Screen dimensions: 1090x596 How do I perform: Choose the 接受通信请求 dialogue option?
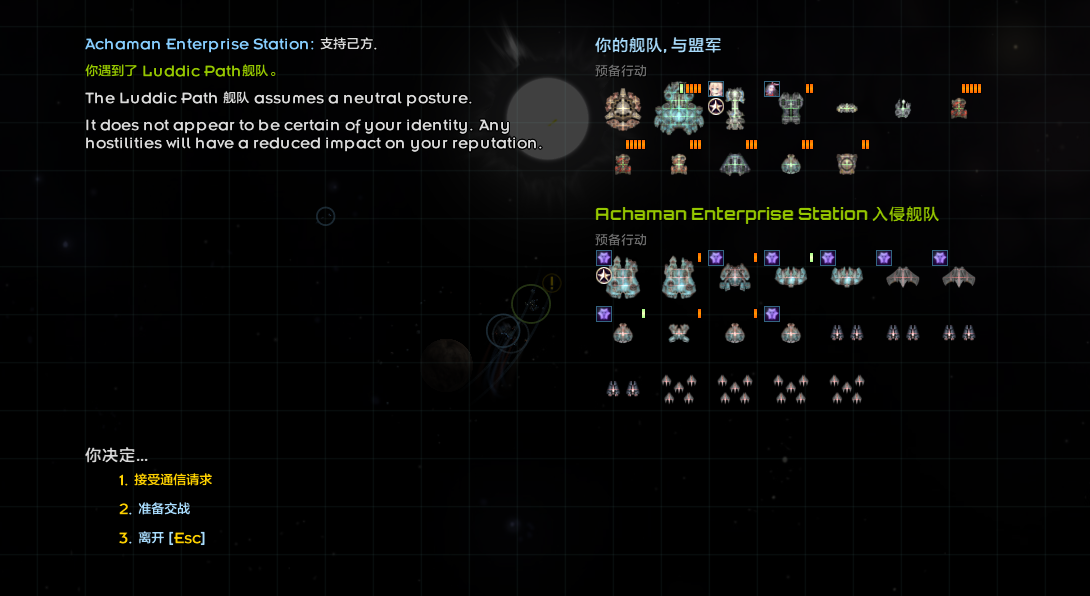pyautogui.click(x=172, y=480)
